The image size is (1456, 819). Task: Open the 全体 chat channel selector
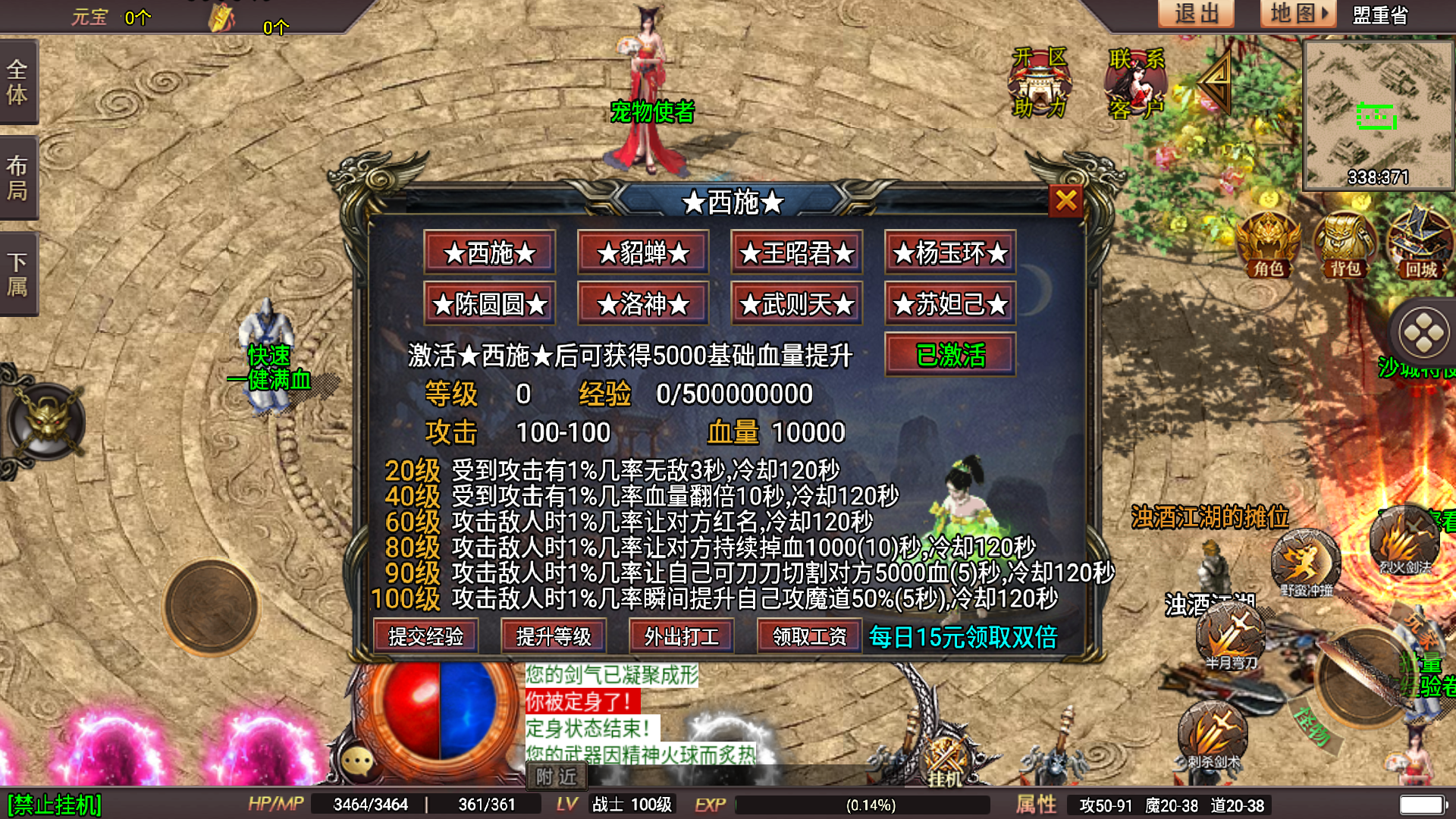click(19, 83)
